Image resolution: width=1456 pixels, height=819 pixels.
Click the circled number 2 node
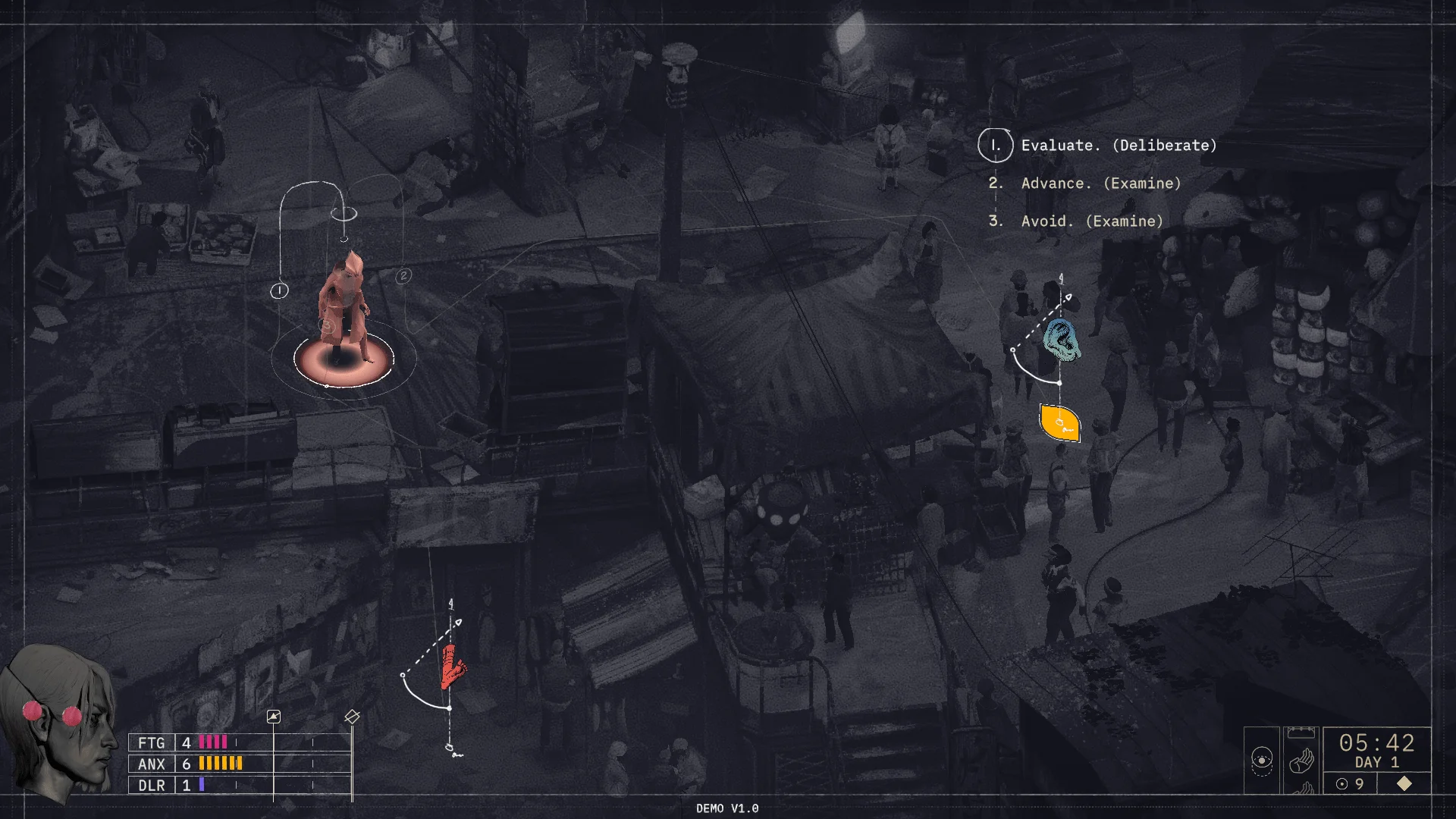pos(403,276)
